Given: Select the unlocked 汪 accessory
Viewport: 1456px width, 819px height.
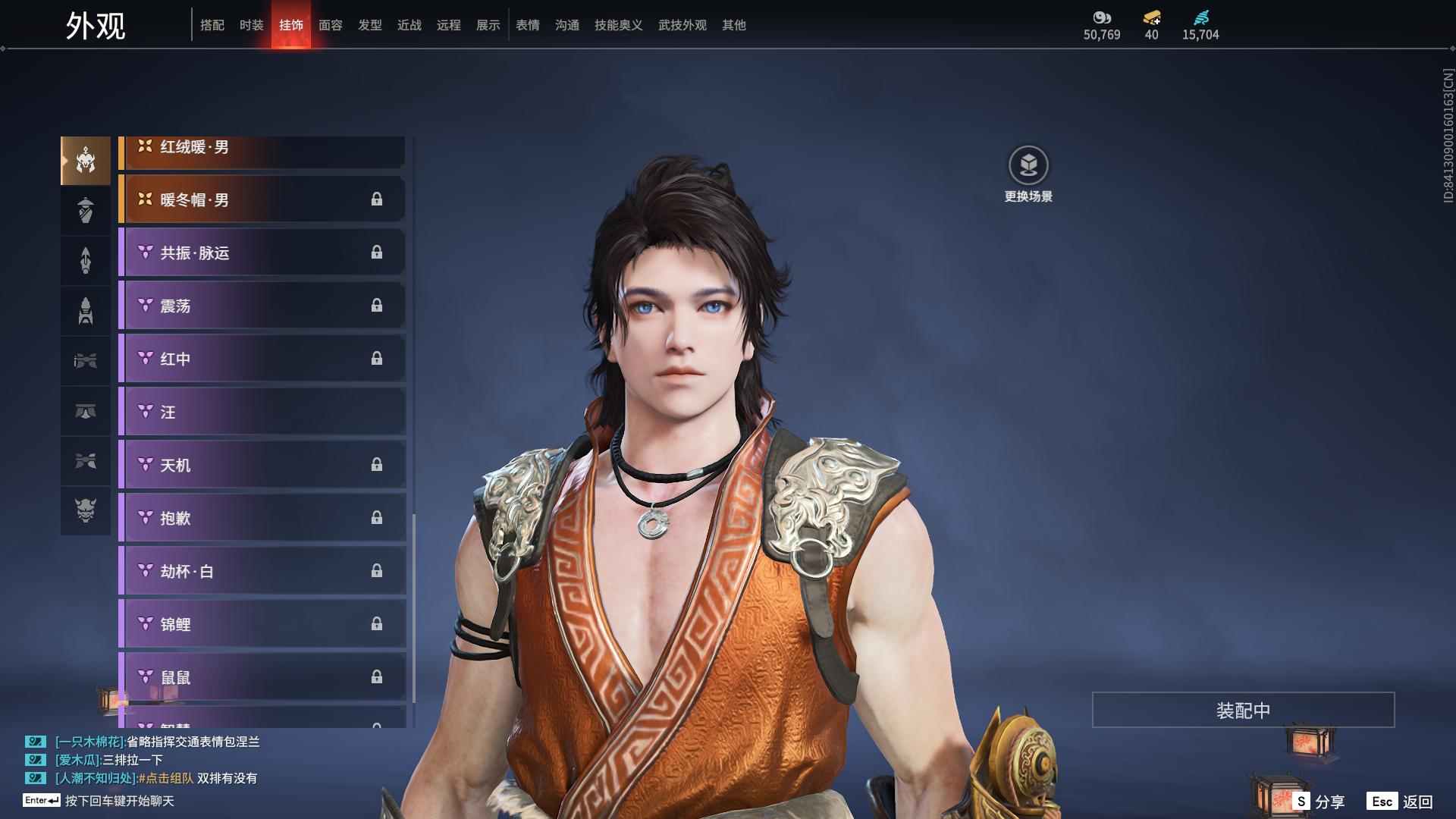Looking at the screenshot, I should tap(262, 412).
